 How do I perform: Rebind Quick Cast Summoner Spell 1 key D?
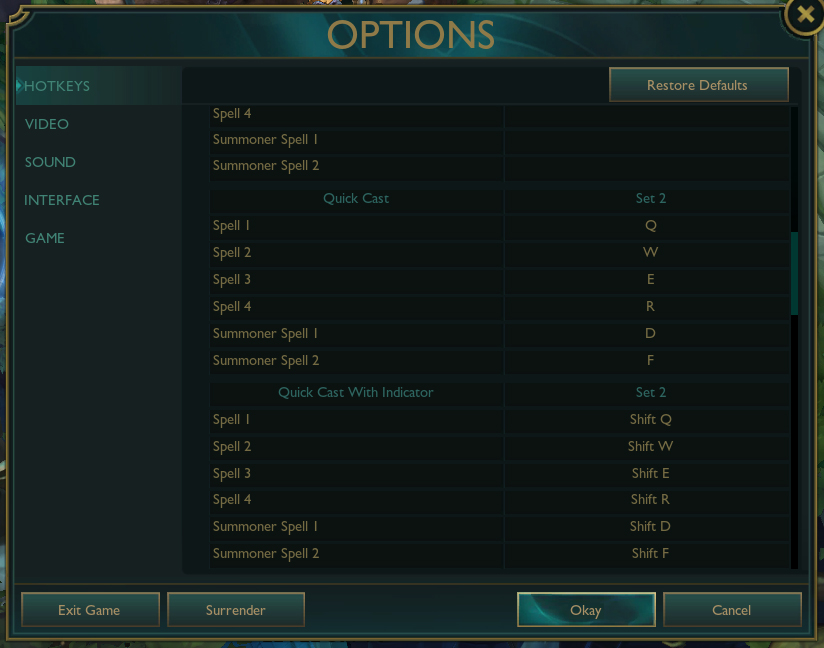(651, 334)
